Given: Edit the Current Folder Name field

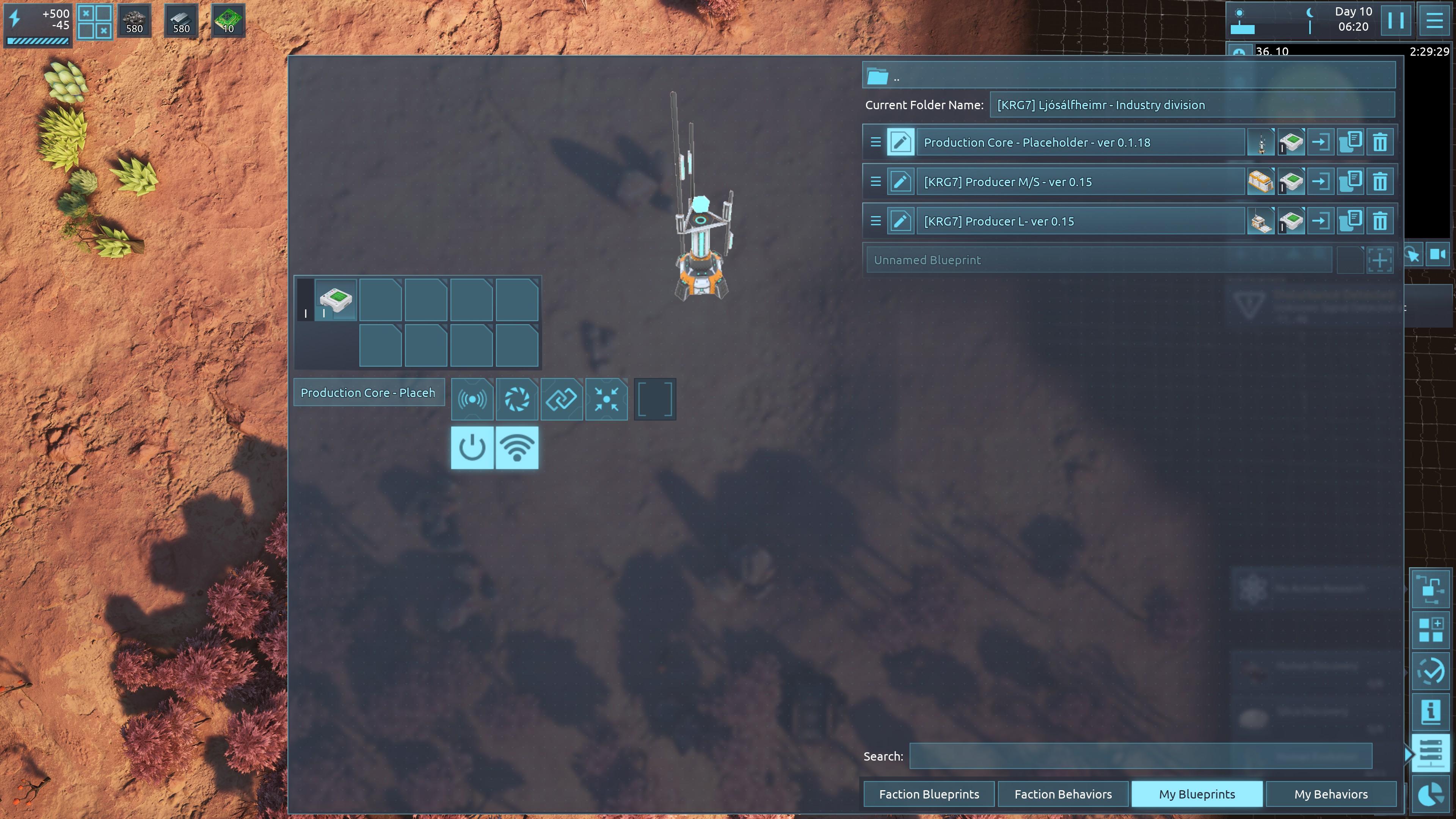Looking at the screenshot, I should click(1191, 105).
